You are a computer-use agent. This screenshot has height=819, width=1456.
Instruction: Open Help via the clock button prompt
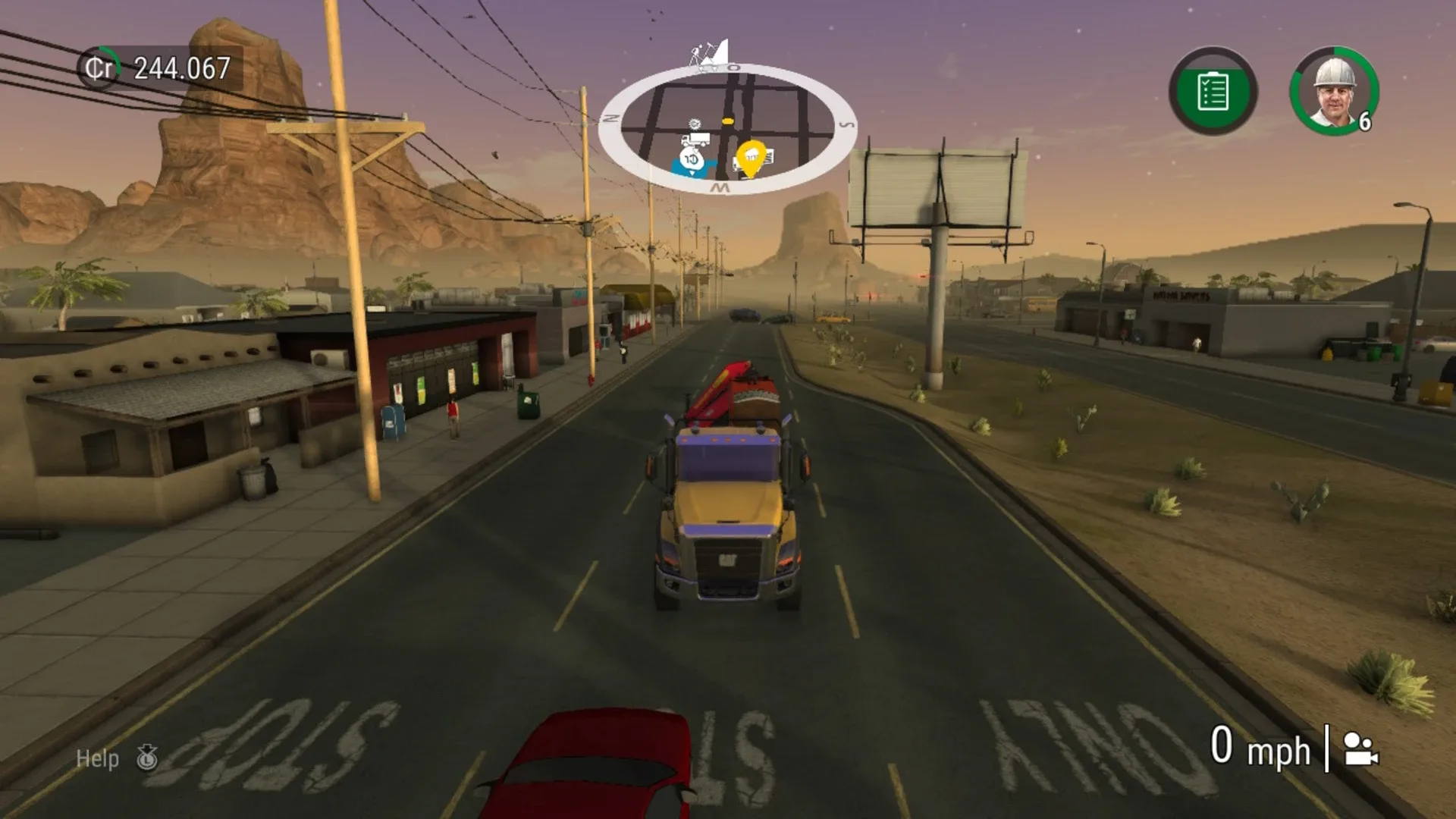(x=149, y=759)
